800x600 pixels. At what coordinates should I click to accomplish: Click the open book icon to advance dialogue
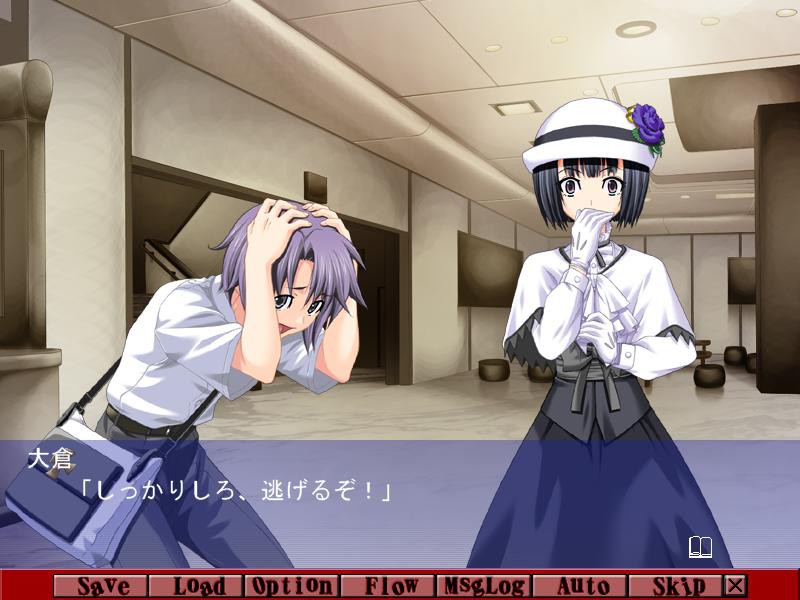pyautogui.click(x=700, y=547)
